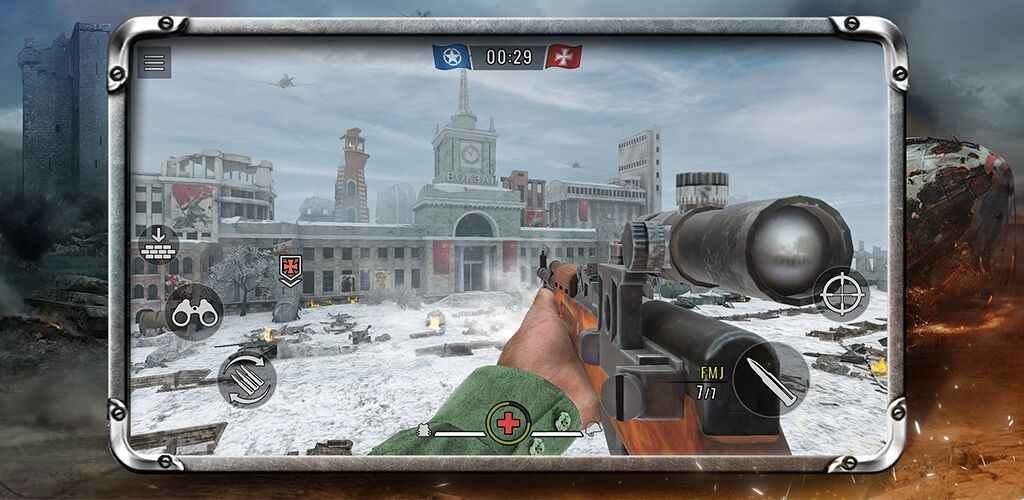Use the red cross medkit button

coord(509,424)
